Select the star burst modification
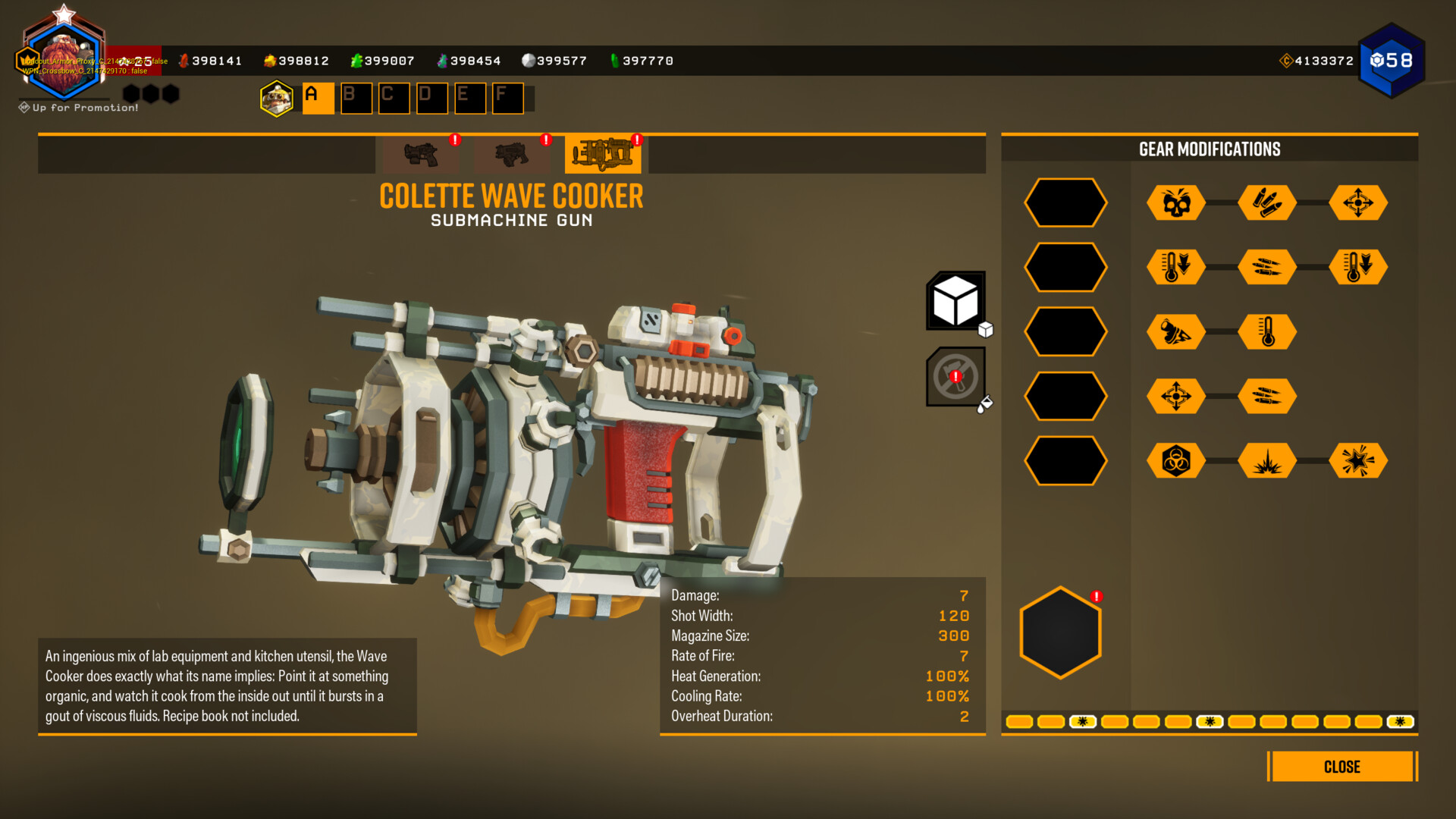Image resolution: width=1456 pixels, height=819 pixels. 1358,460
